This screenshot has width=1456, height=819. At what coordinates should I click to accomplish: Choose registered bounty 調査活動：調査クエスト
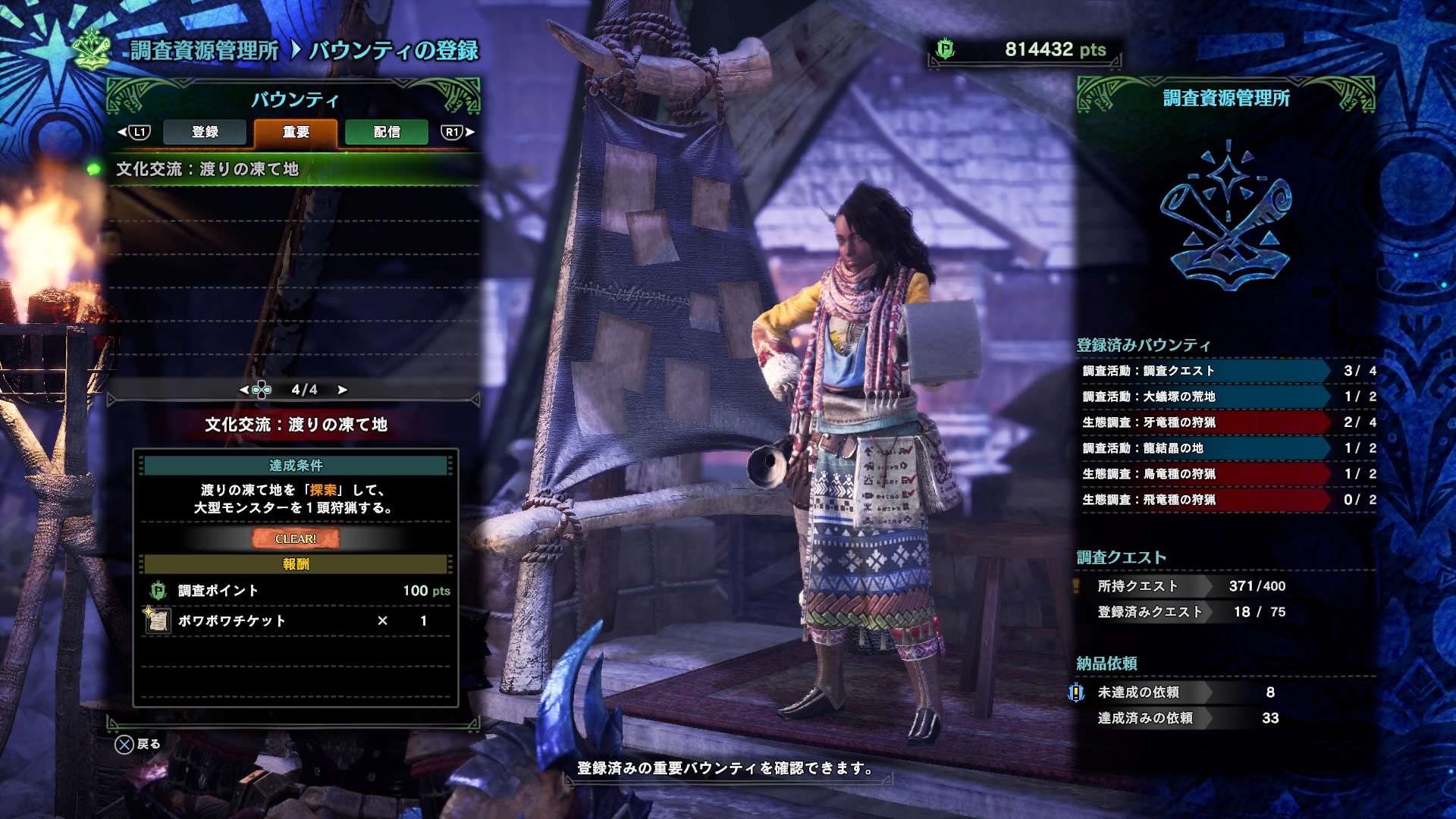1206,371
